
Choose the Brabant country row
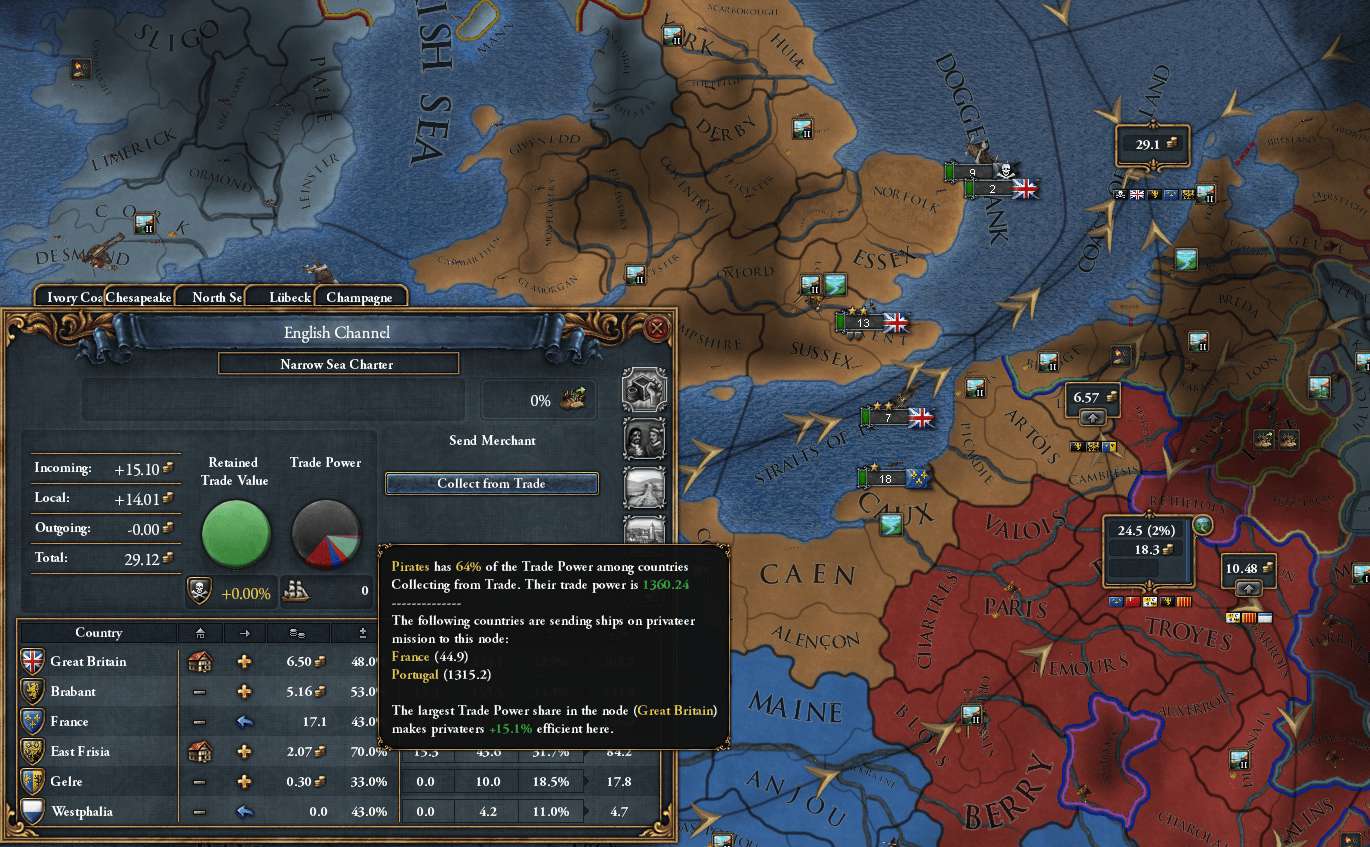click(x=73, y=692)
